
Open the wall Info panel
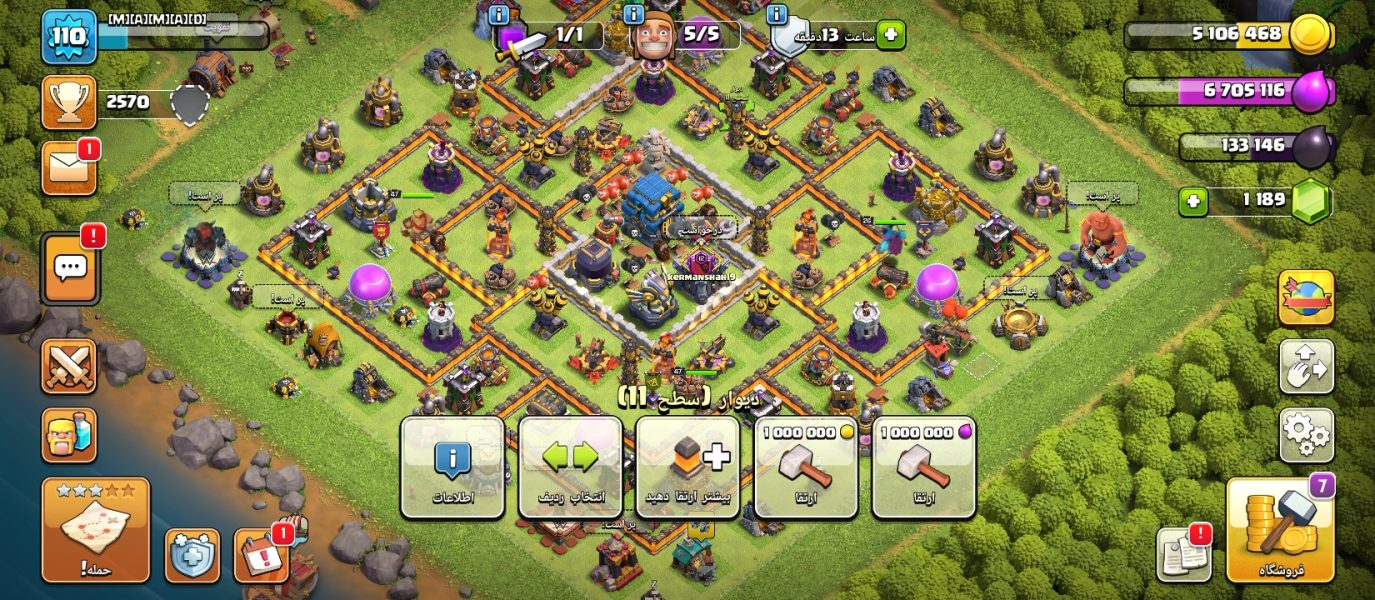coord(452,467)
